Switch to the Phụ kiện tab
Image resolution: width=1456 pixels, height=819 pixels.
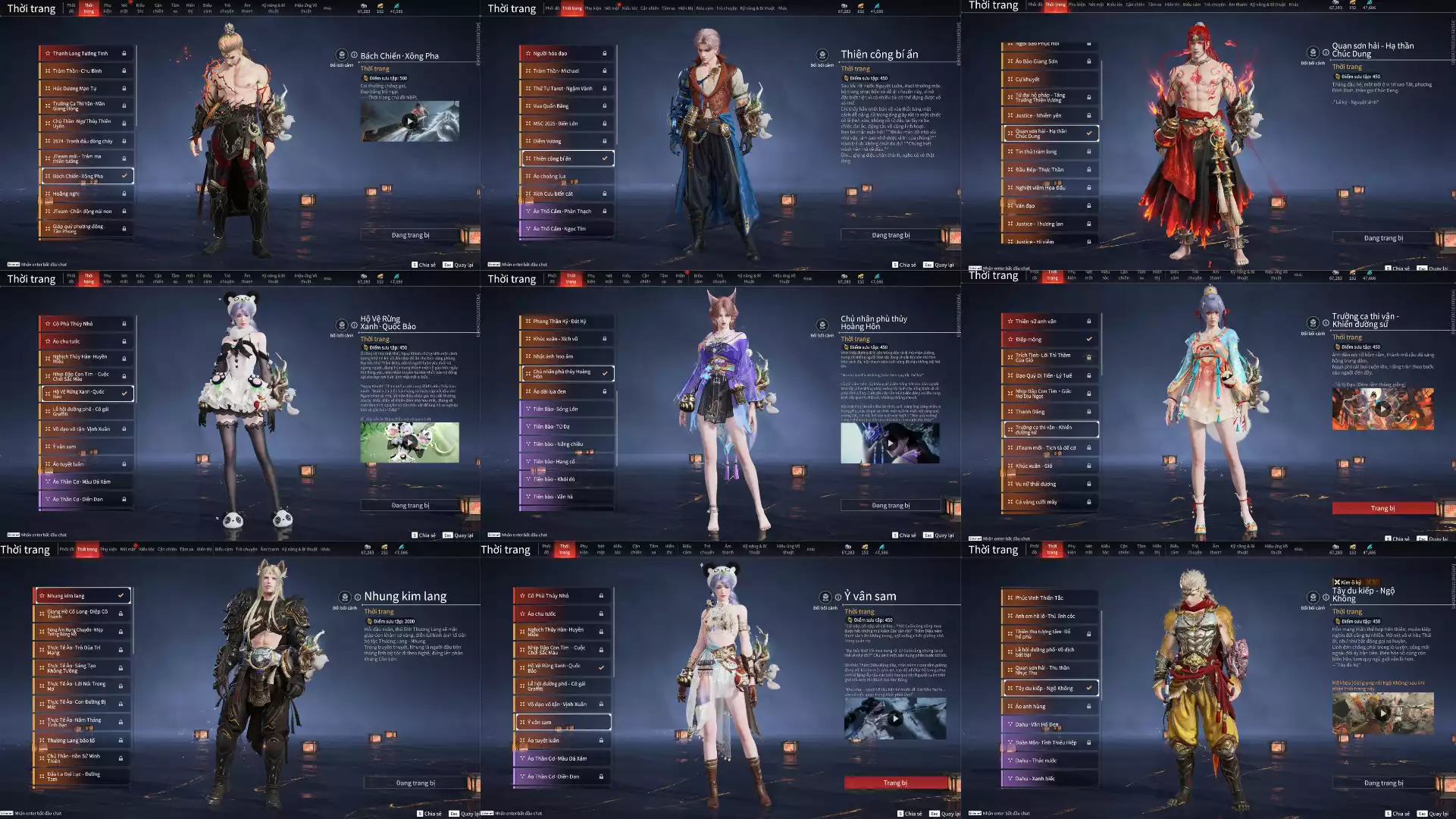[x=108, y=6]
